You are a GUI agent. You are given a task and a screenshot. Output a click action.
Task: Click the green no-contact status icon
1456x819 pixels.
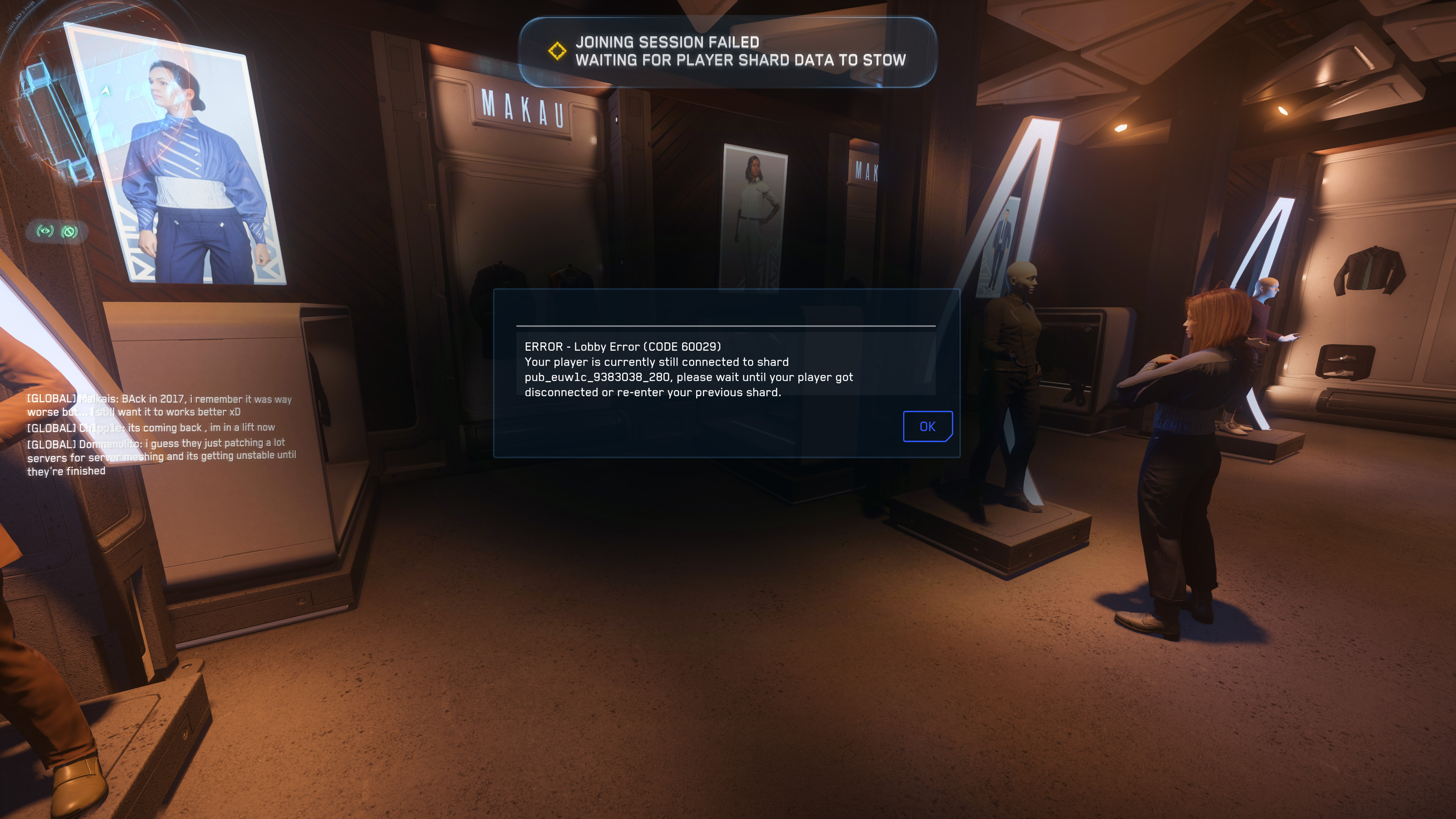[69, 231]
